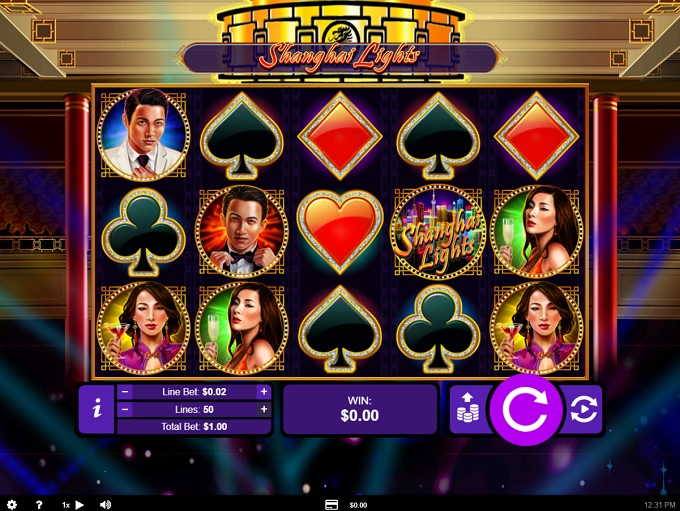Increase the Line Bet amount

click(264, 392)
